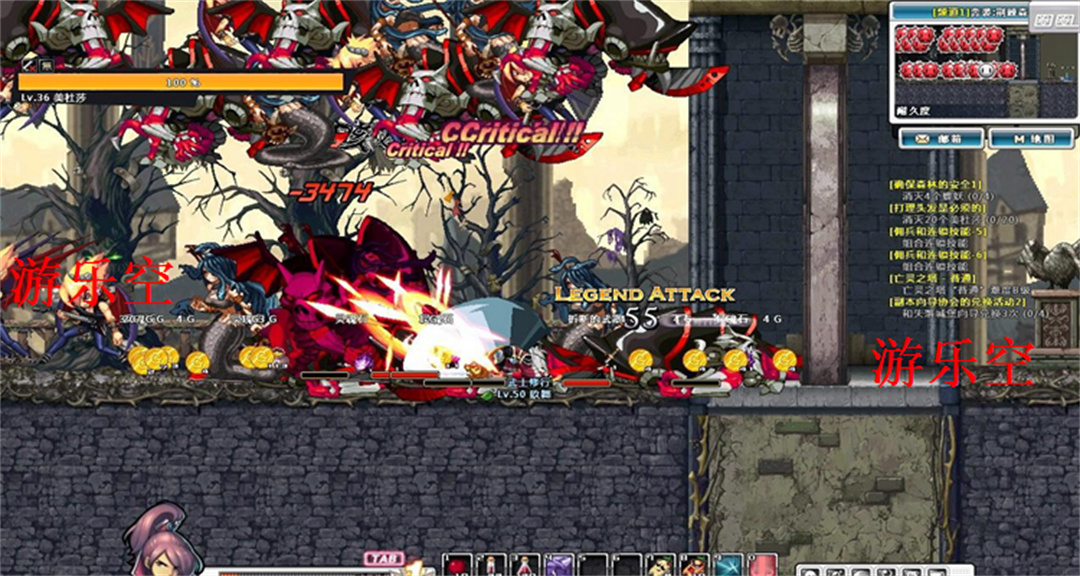Activate the purple crystal hotbar slot
This screenshot has height=576, width=1080.
[558, 565]
